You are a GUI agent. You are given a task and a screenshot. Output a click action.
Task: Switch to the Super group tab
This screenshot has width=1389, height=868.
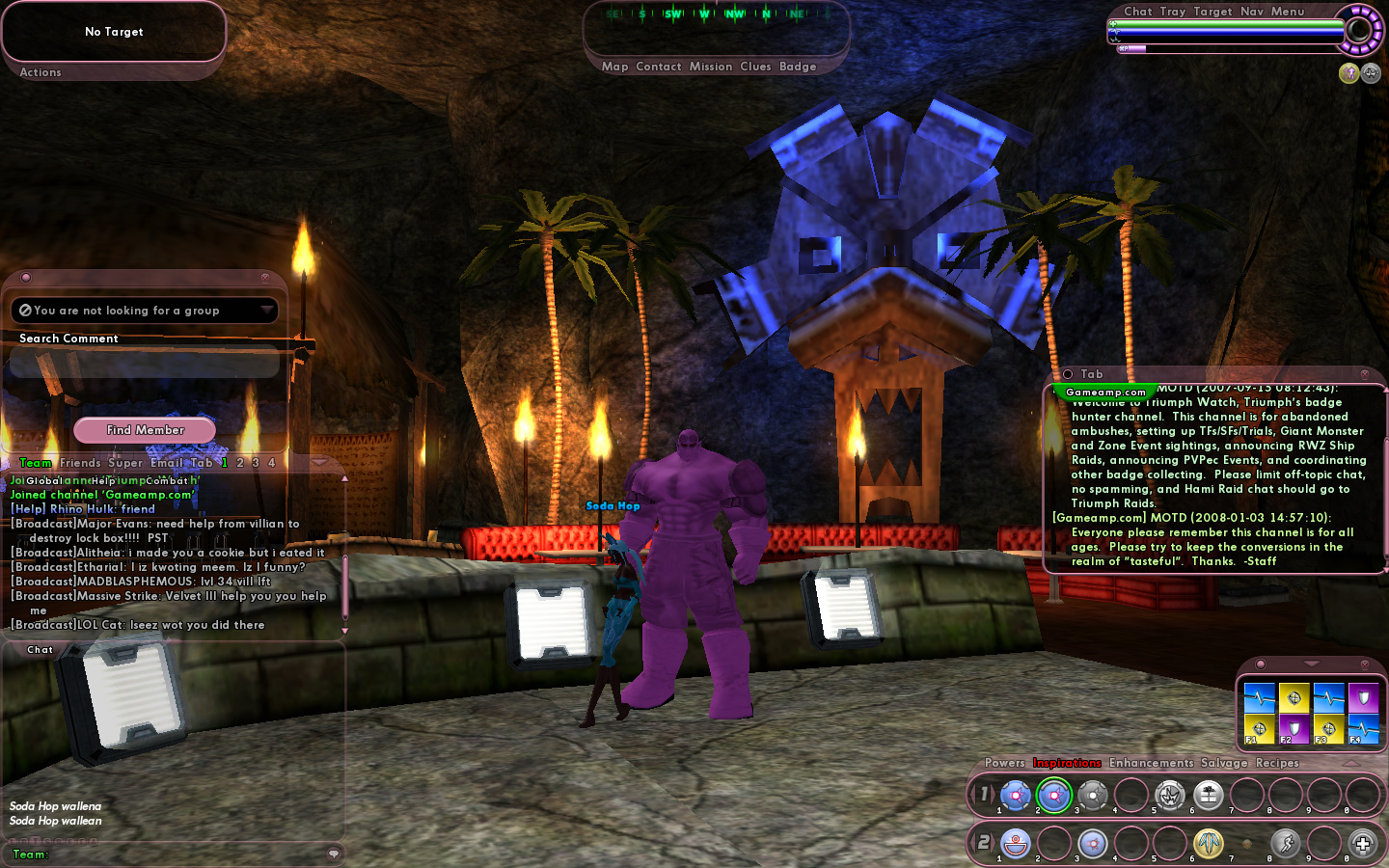125,463
